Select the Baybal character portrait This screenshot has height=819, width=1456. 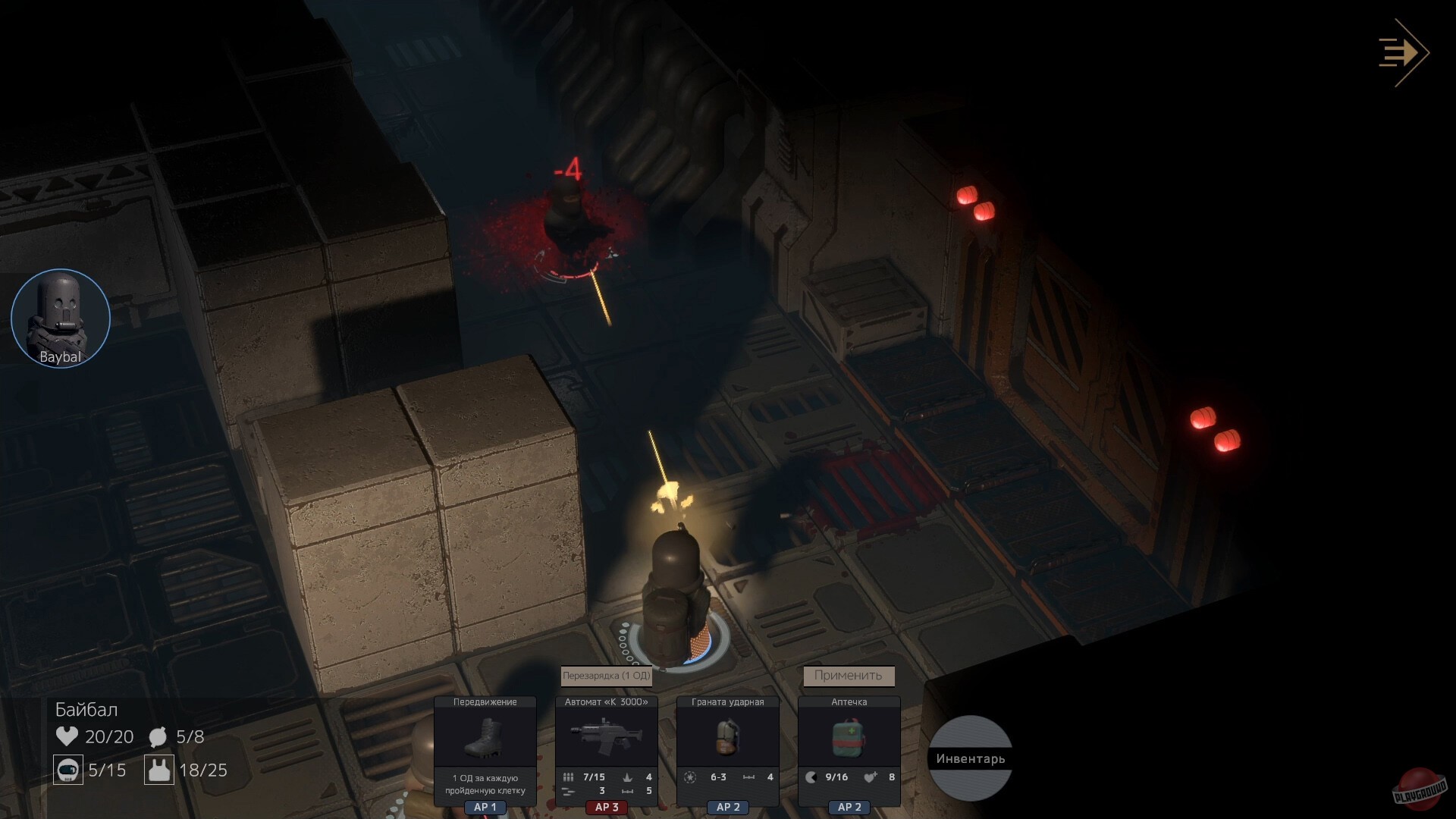click(x=61, y=318)
